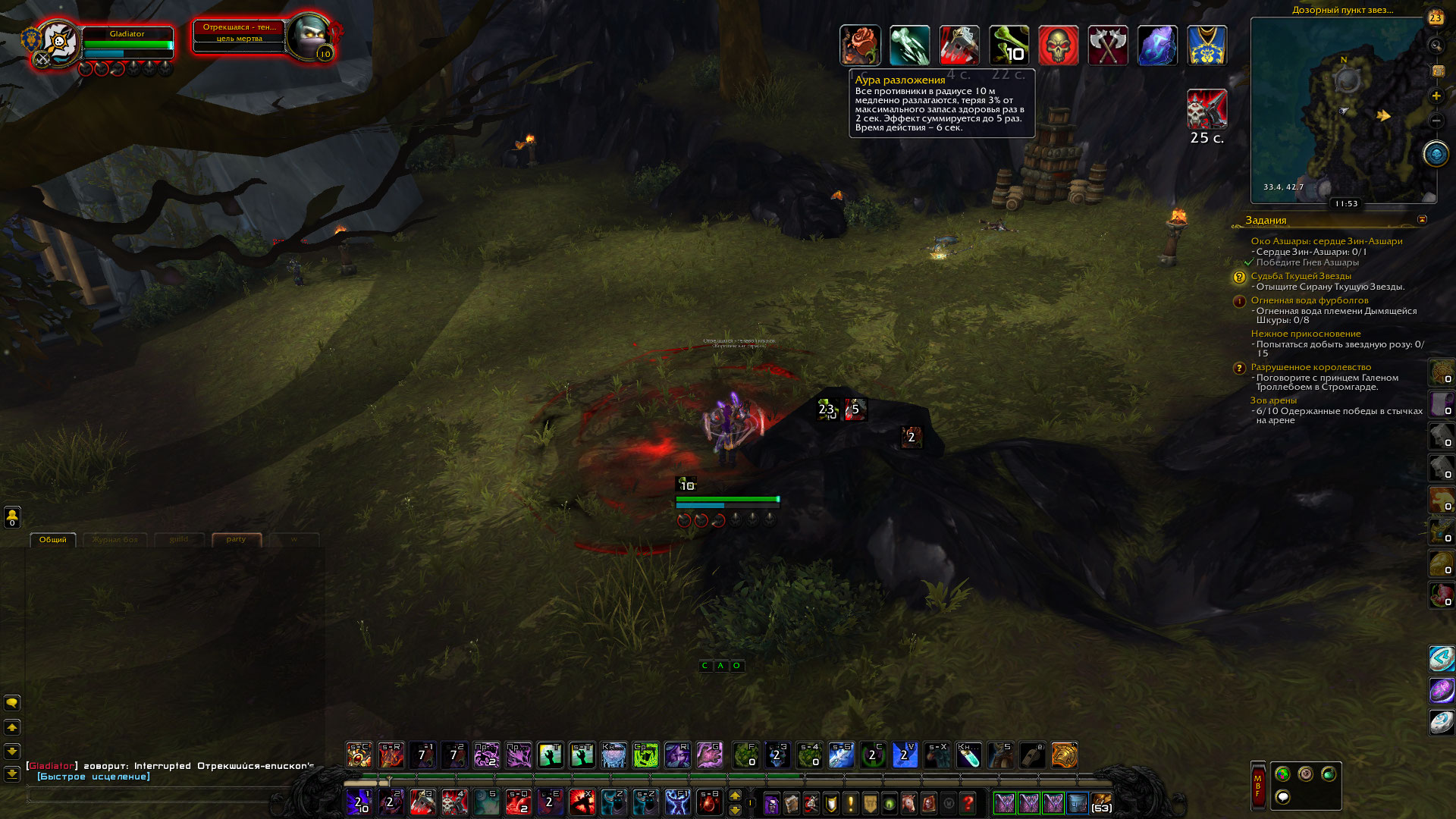Open the backpack showing 53 free slots

tap(1101, 803)
